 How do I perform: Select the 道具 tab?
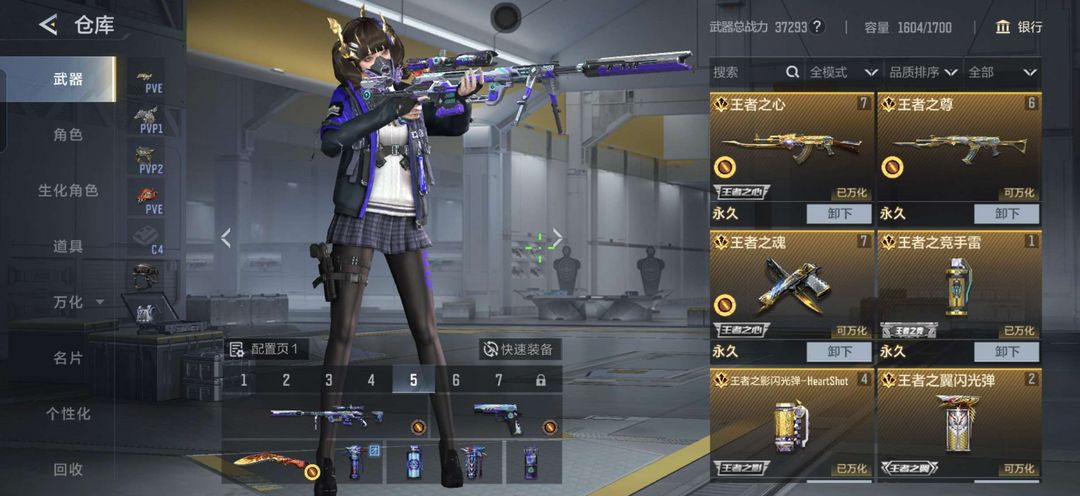(x=68, y=246)
